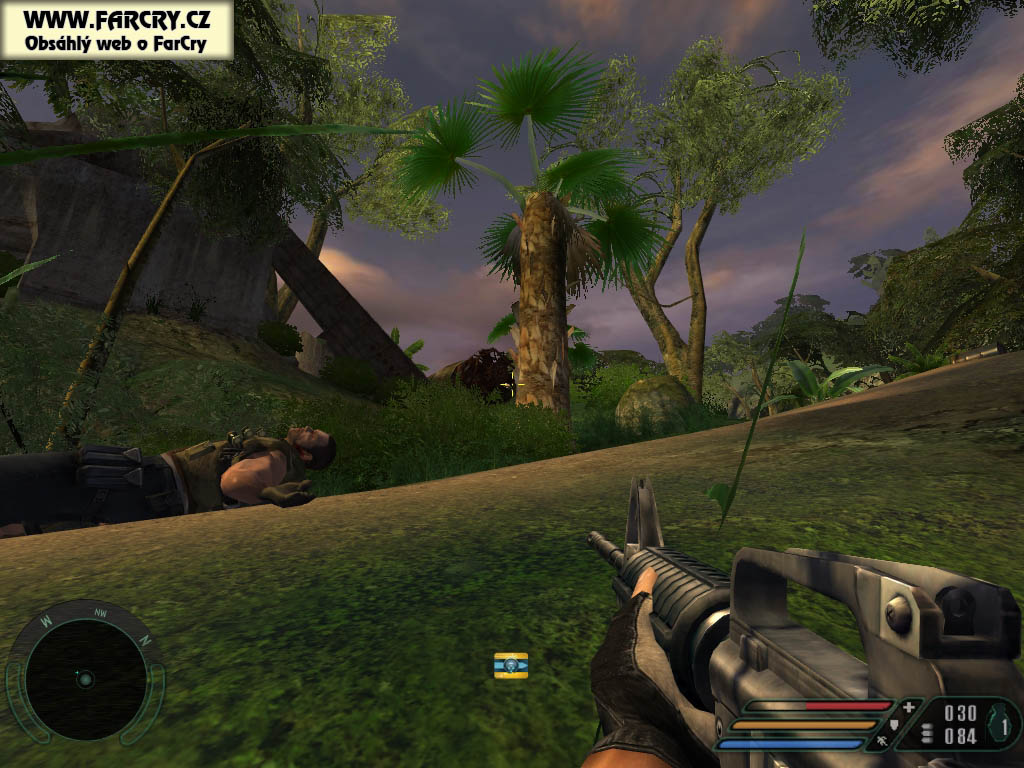
Task: Click the circular radar compass
Action: pos(84,679)
